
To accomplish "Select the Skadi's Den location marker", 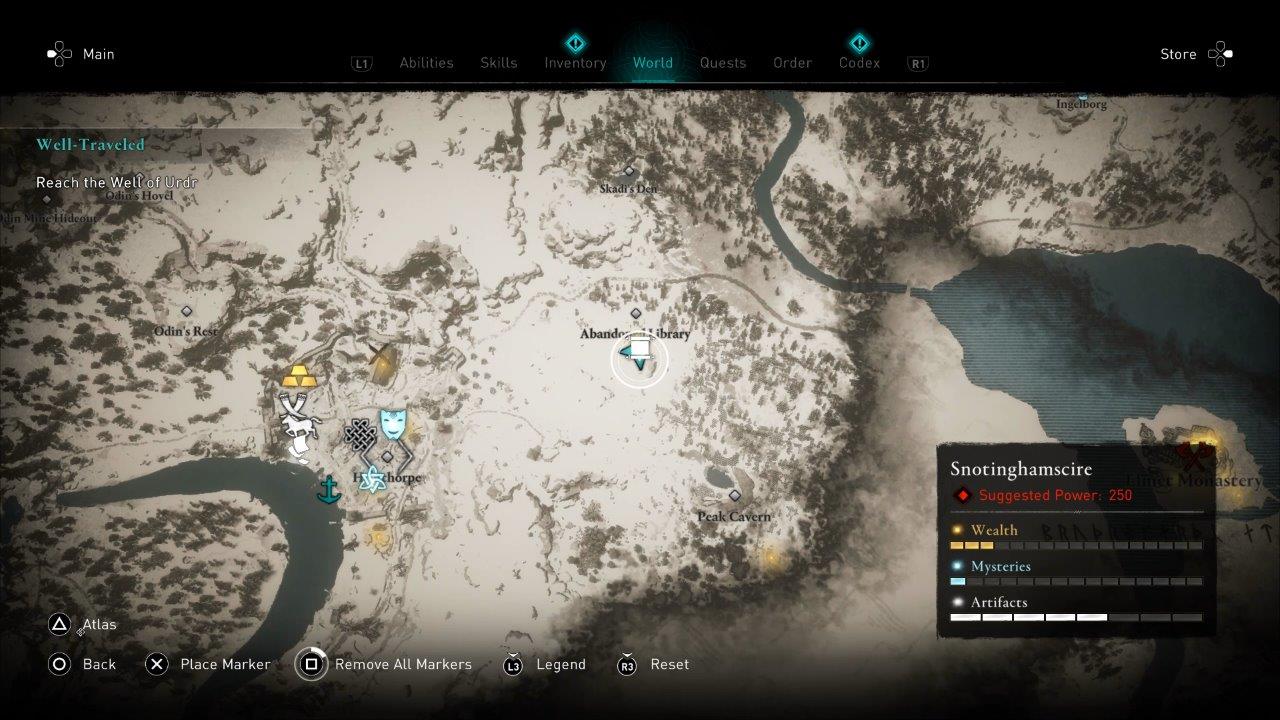I will (x=627, y=170).
